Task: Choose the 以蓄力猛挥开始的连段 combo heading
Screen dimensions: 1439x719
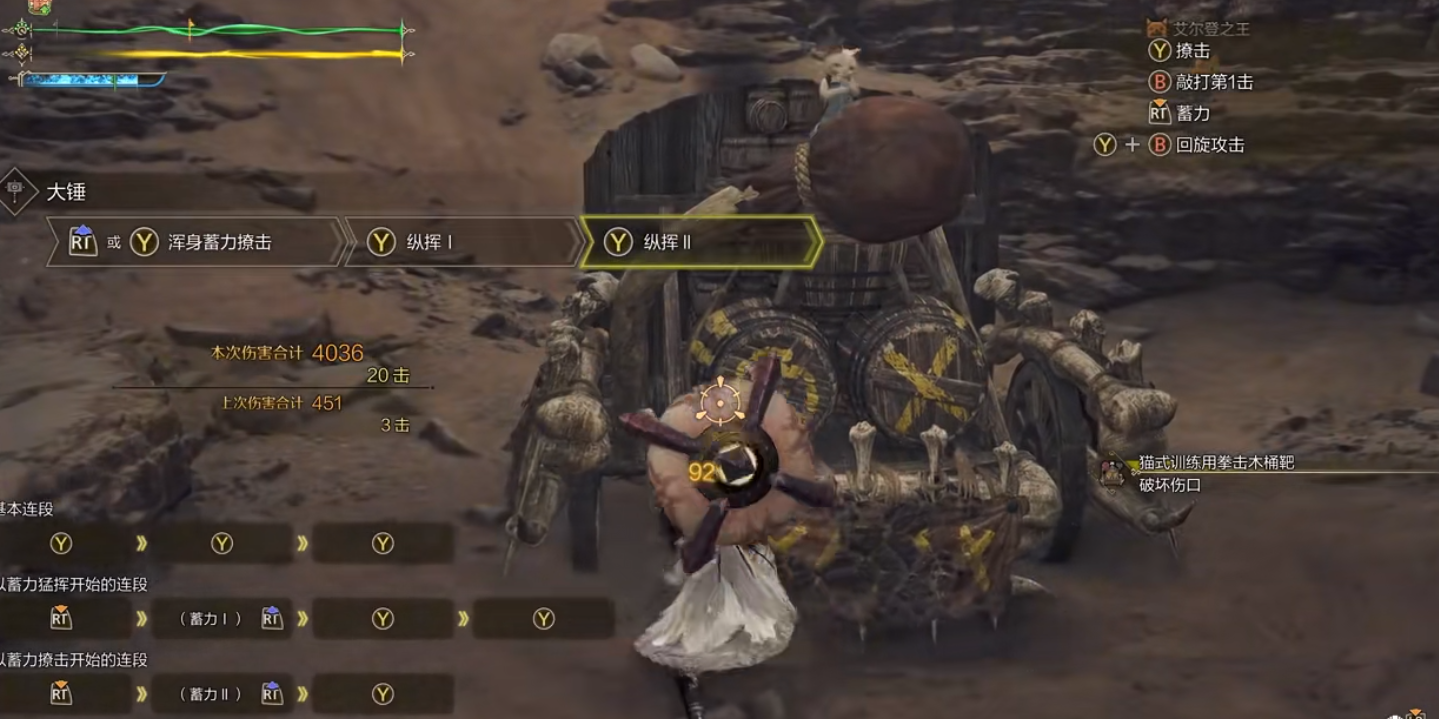Action: pyautogui.click(x=74, y=584)
